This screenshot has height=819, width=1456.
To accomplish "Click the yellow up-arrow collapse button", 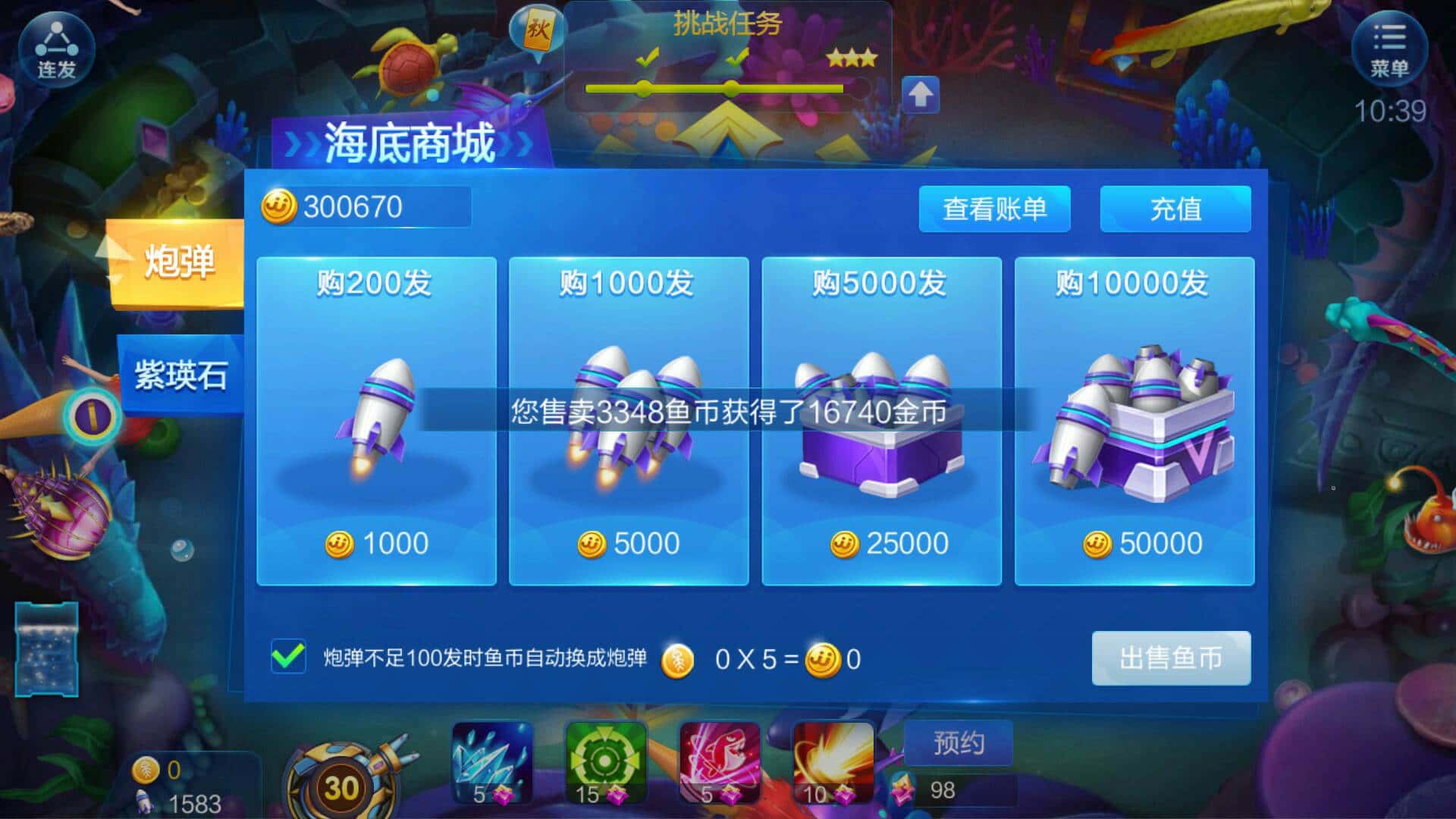I will (x=922, y=93).
